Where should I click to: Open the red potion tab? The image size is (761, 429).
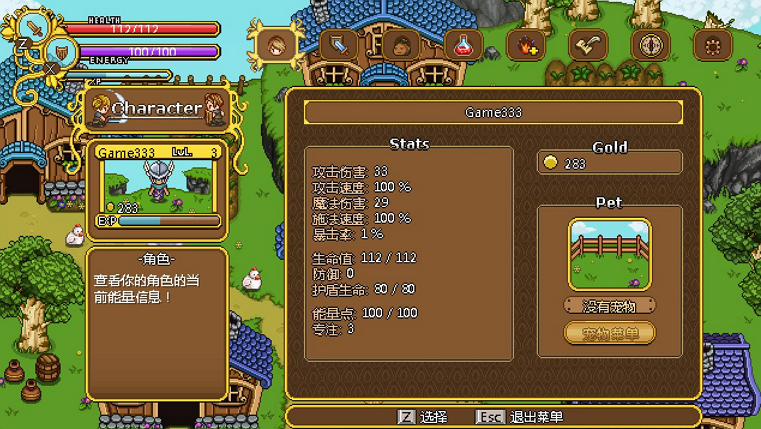[463, 45]
